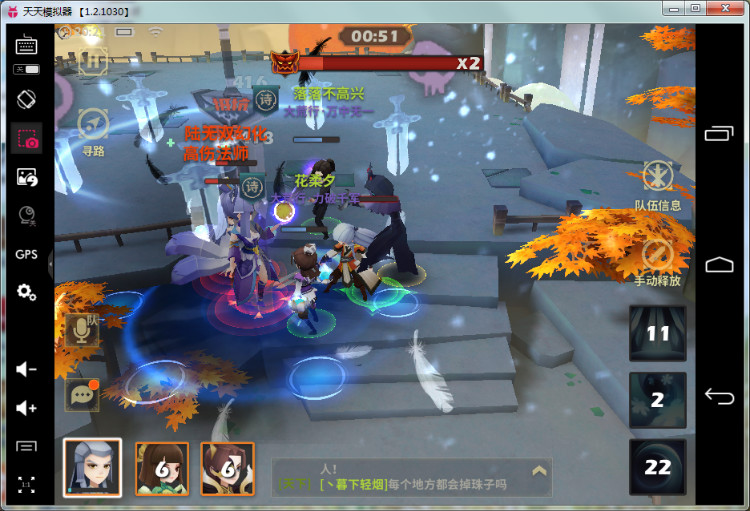Toggle 手动释放 manual skill casting
This screenshot has width=750, height=511.
tap(657, 255)
